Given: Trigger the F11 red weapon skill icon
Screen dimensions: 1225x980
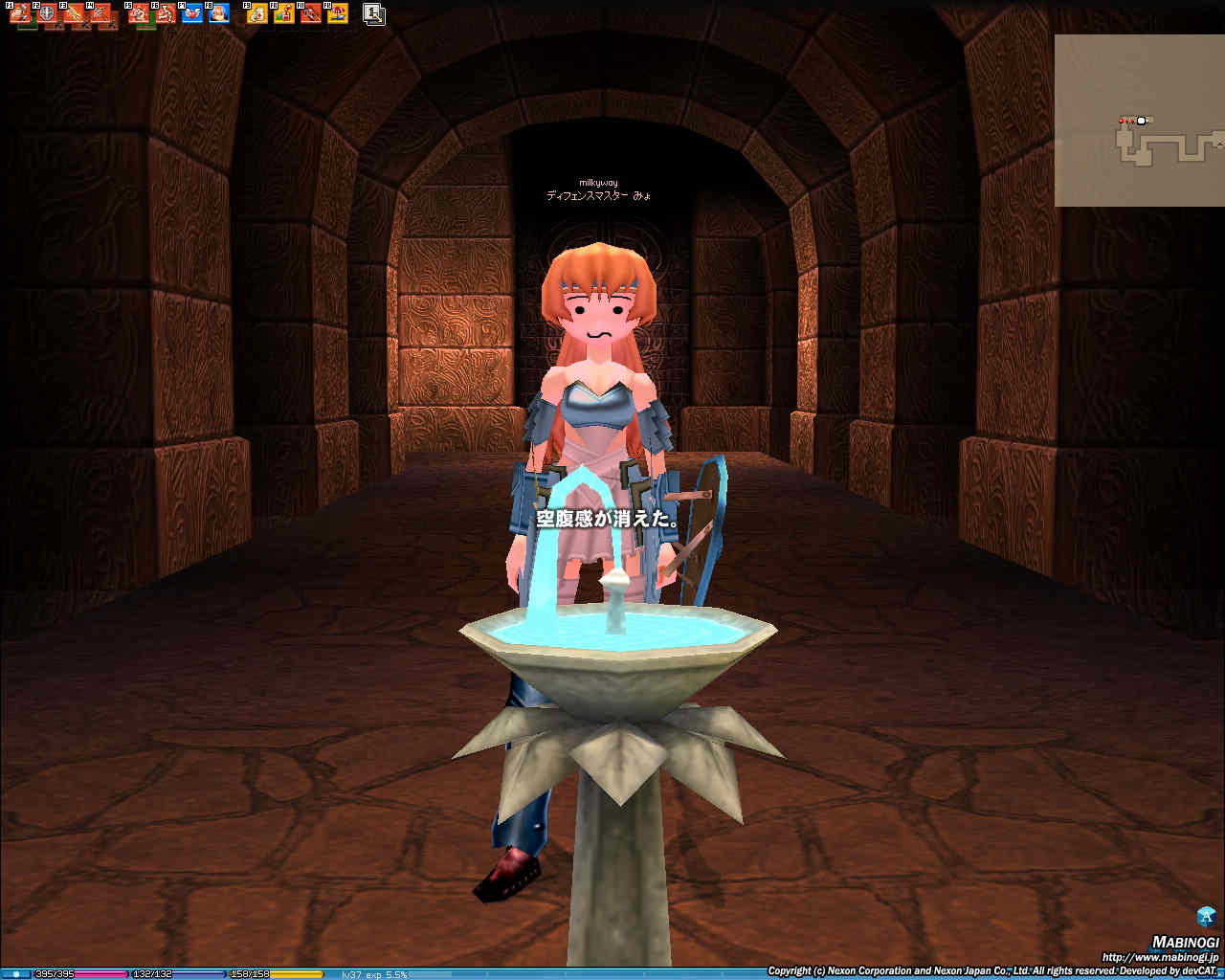Looking at the screenshot, I should click(x=311, y=14).
